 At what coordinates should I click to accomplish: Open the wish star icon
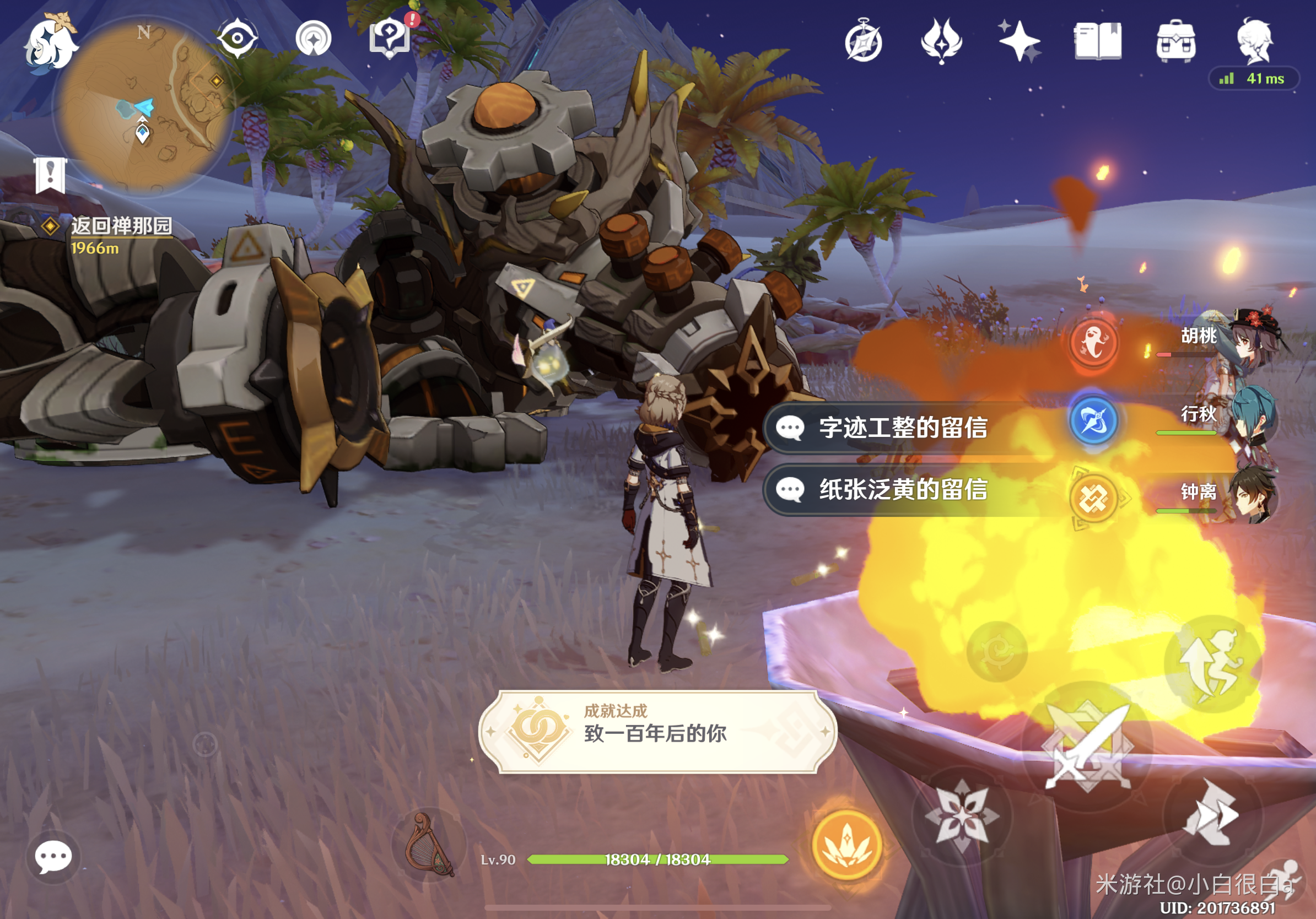click(x=1019, y=41)
